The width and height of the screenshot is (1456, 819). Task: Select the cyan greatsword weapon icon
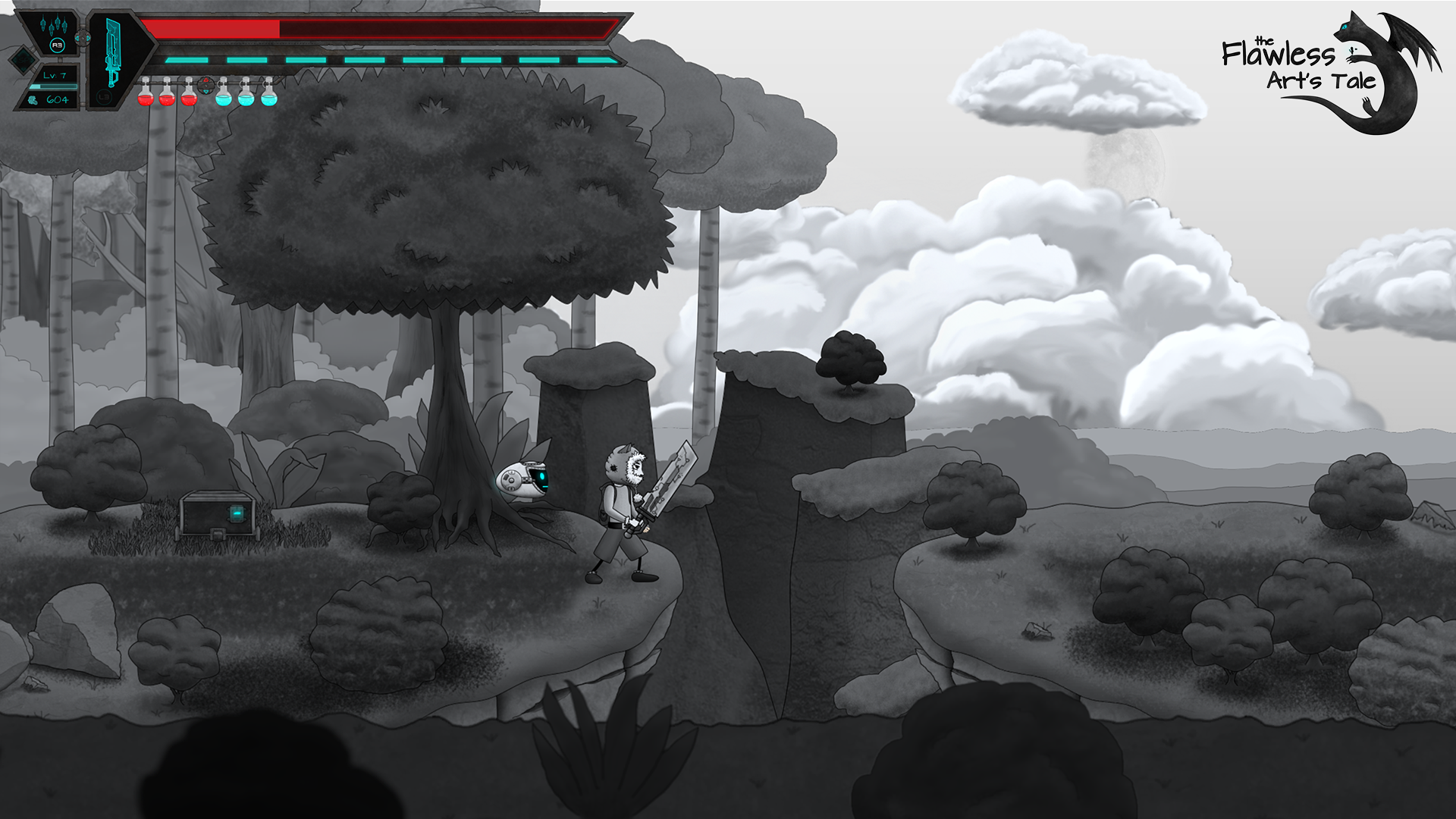[114, 52]
